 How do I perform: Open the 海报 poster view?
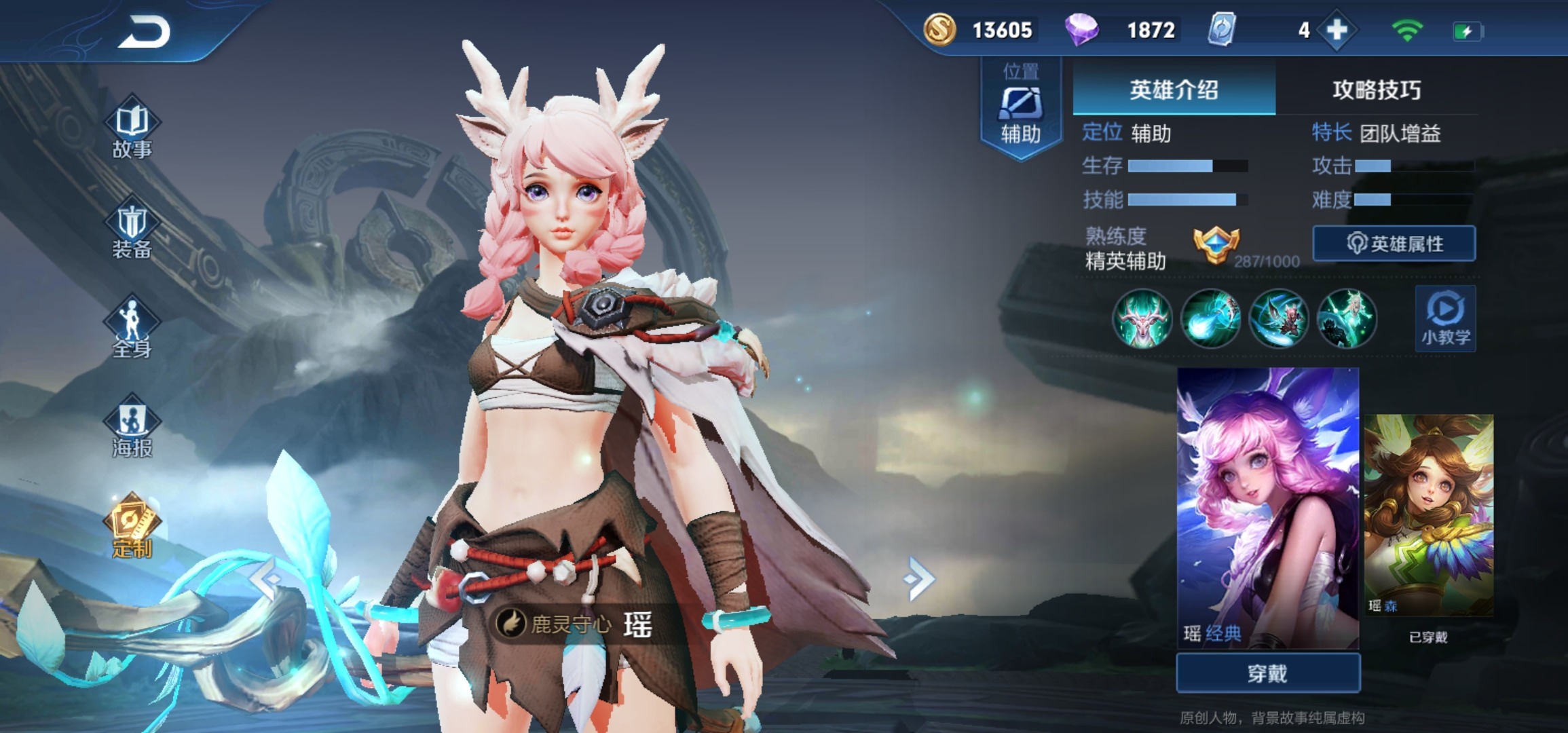(x=132, y=429)
